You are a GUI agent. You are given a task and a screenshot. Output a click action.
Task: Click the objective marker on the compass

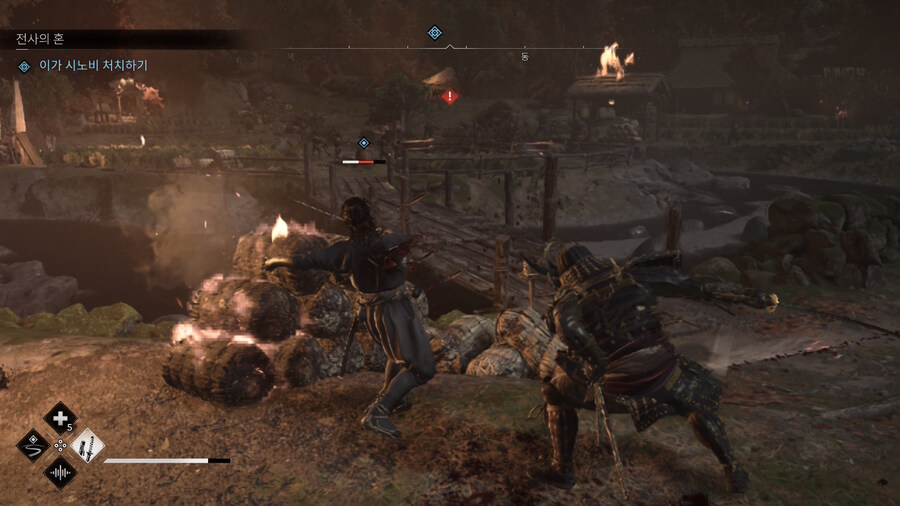tap(435, 33)
